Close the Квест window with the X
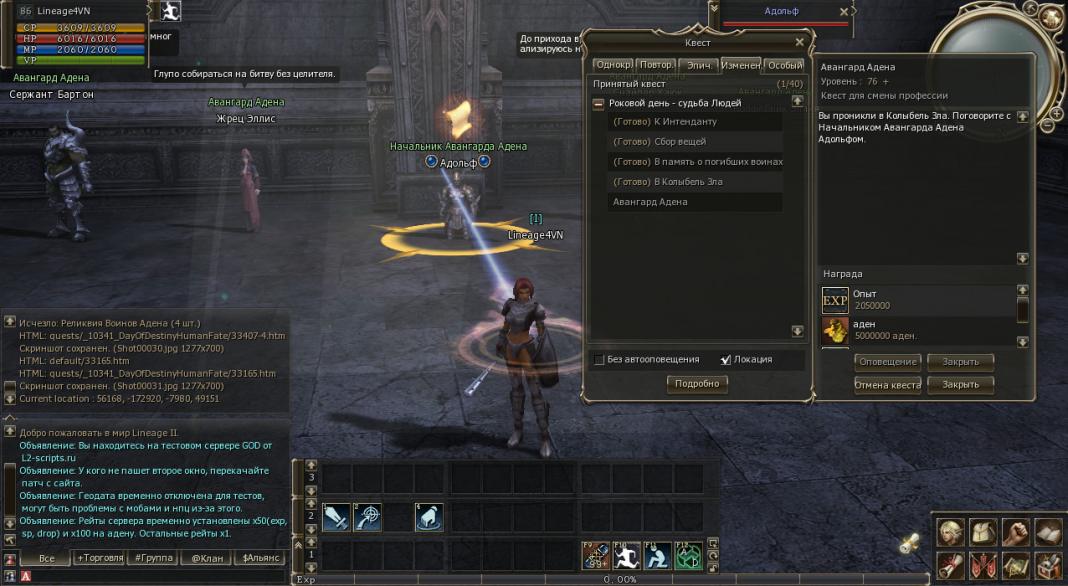This screenshot has height=586, width=1068. point(799,42)
